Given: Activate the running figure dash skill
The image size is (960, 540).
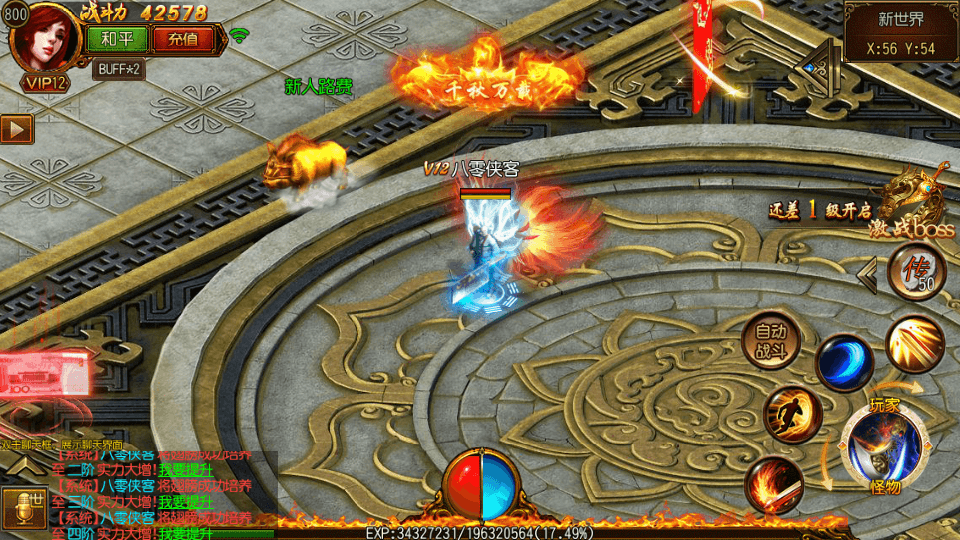Looking at the screenshot, I should coord(792,415).
